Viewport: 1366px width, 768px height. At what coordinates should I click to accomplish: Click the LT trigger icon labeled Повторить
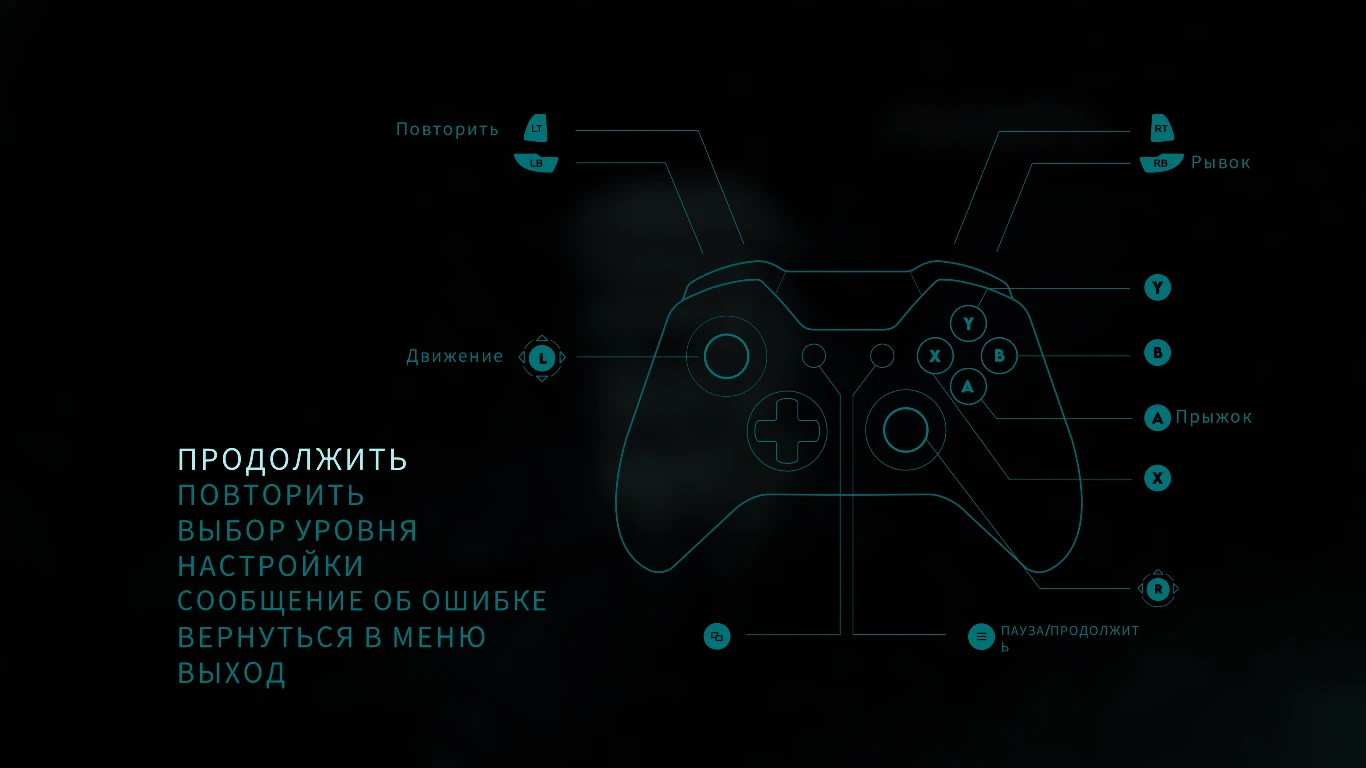click(x=536, y=128)
